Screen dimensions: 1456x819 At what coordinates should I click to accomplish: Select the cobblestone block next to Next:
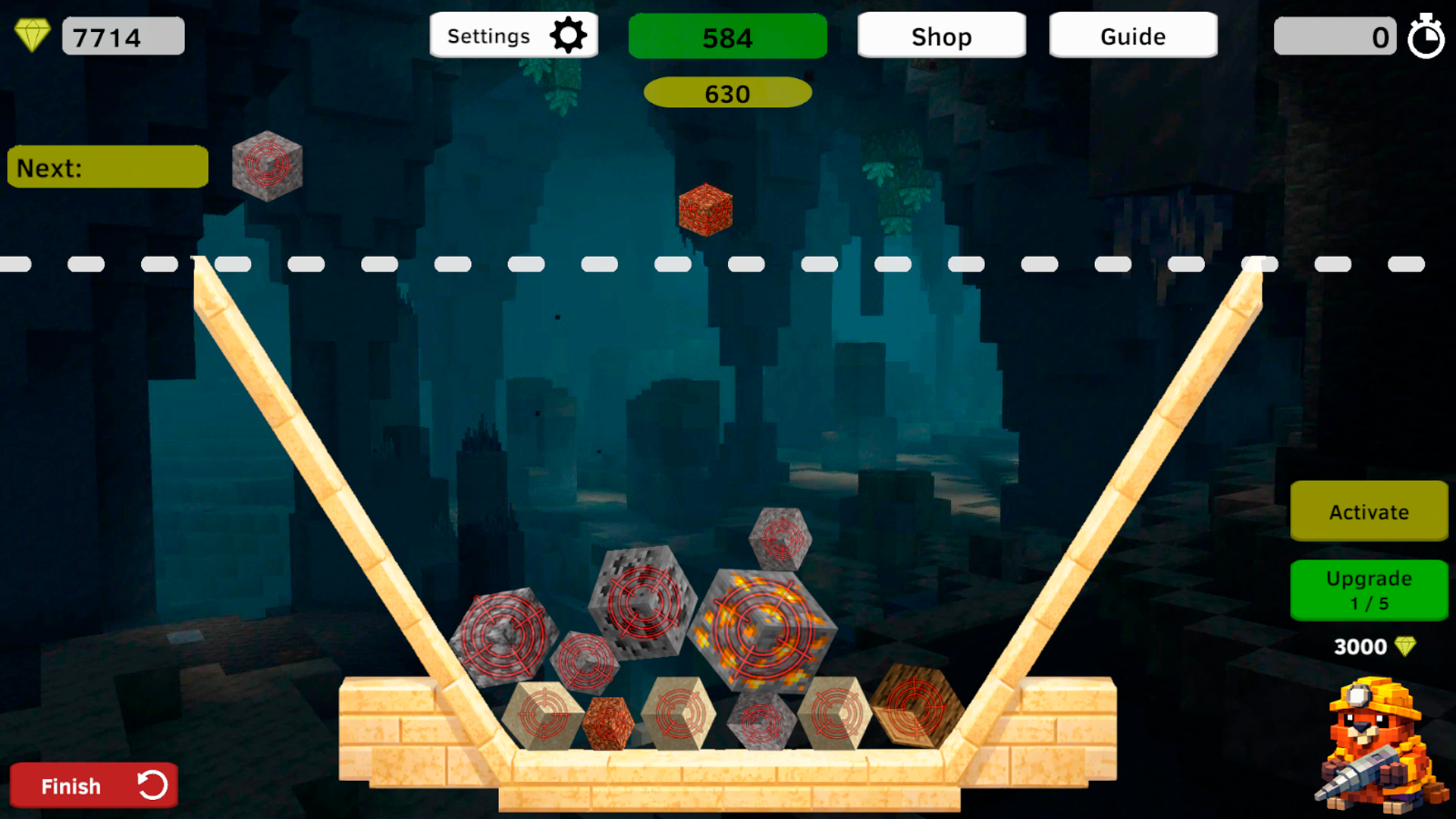click(x=267, y=165)
